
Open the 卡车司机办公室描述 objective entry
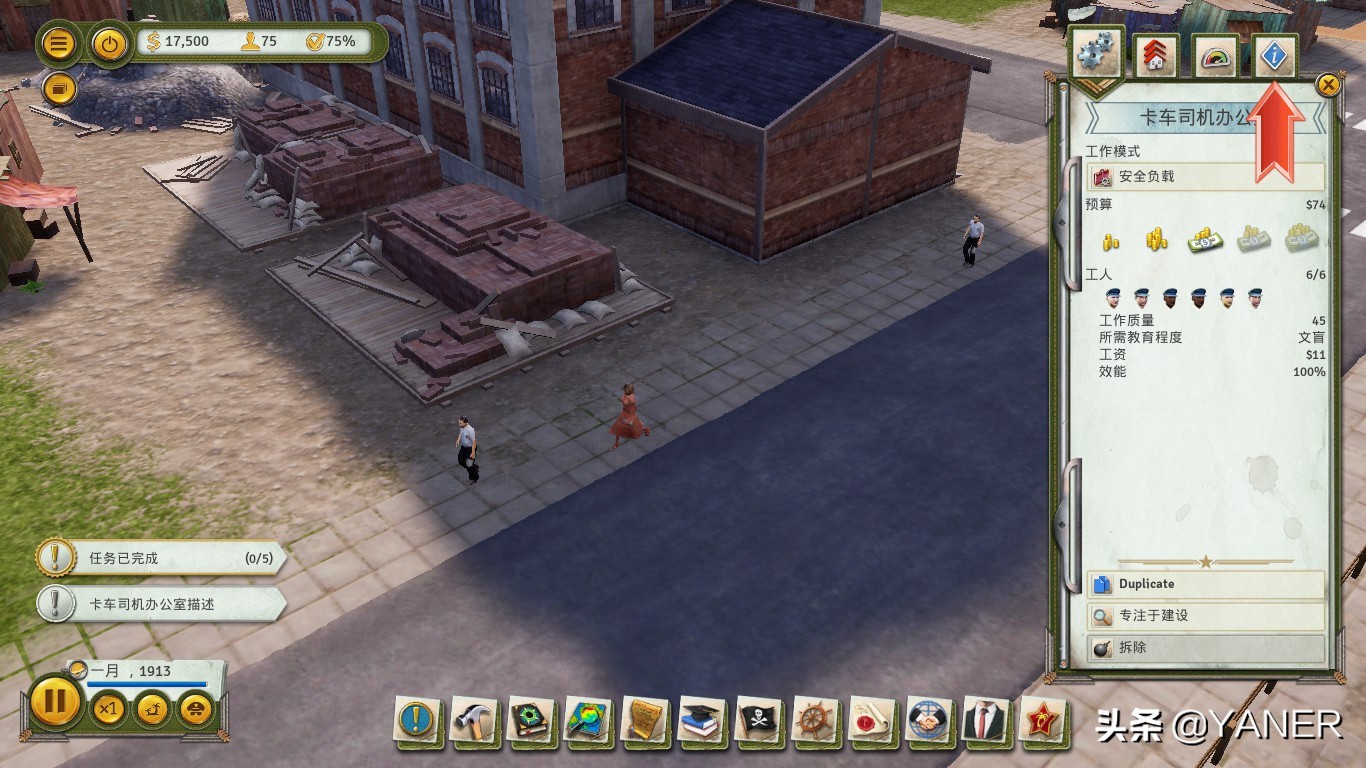(160, 605)
